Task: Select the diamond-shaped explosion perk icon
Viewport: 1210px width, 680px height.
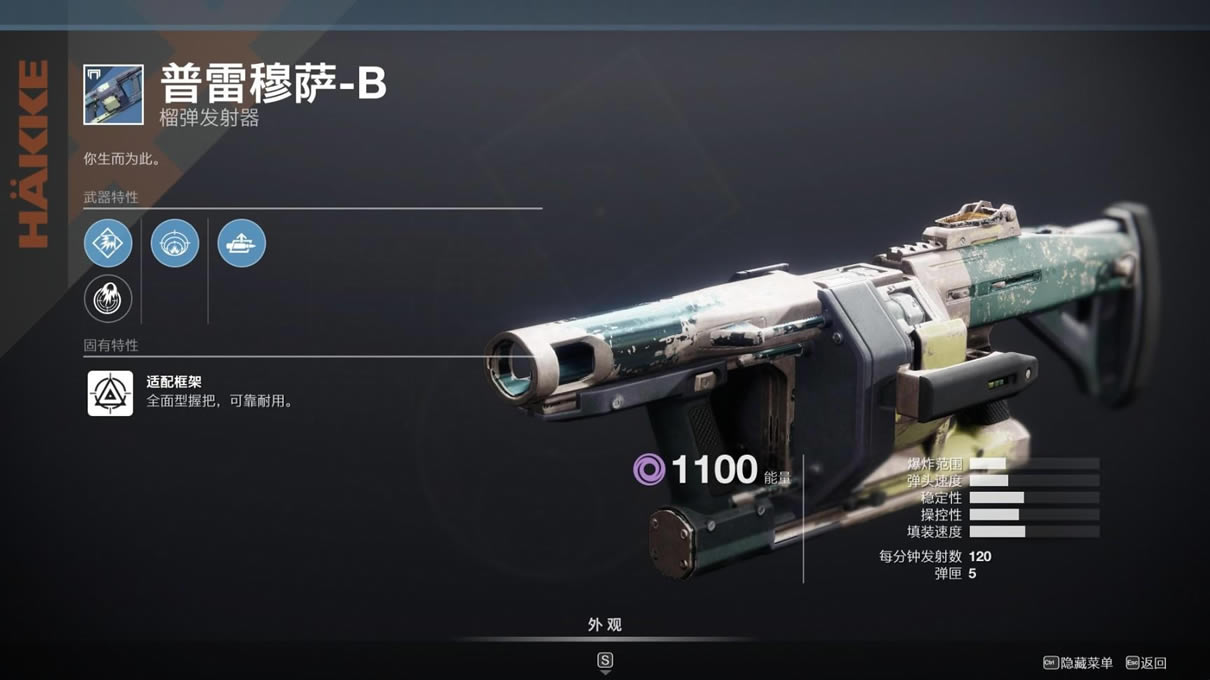Action: [x=108, y=243]
